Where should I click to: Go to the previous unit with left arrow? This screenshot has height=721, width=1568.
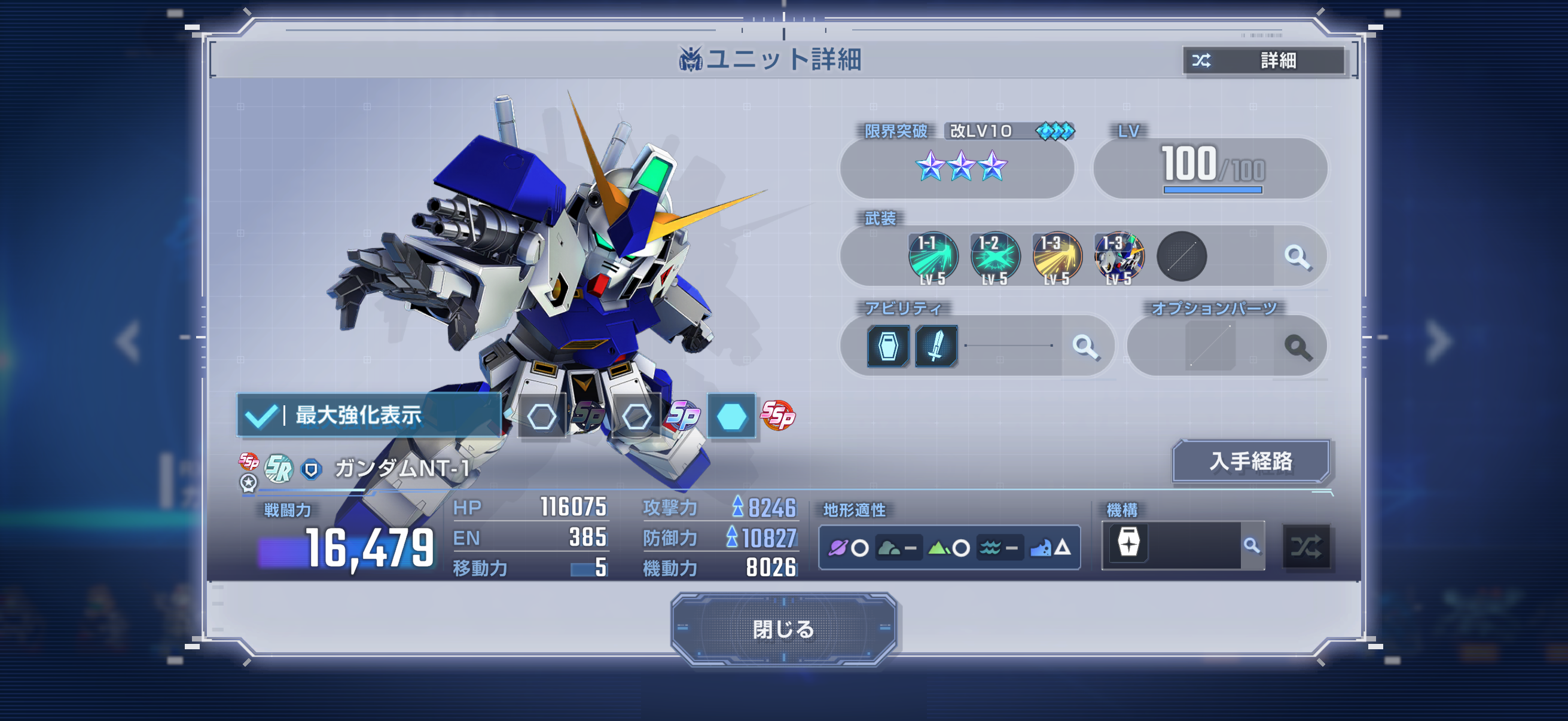pyautogui.click(x=130, y=341)
